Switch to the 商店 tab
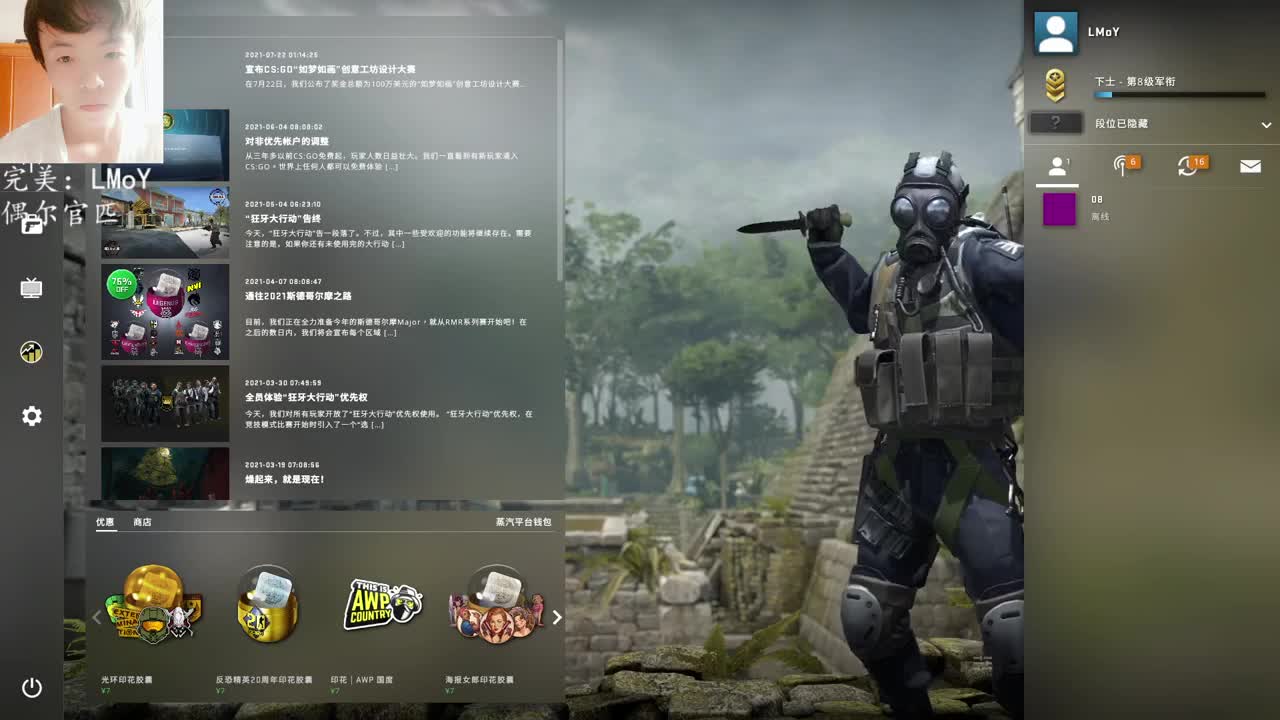This screenshot has height=720, width=1280. tap(140, 521)
